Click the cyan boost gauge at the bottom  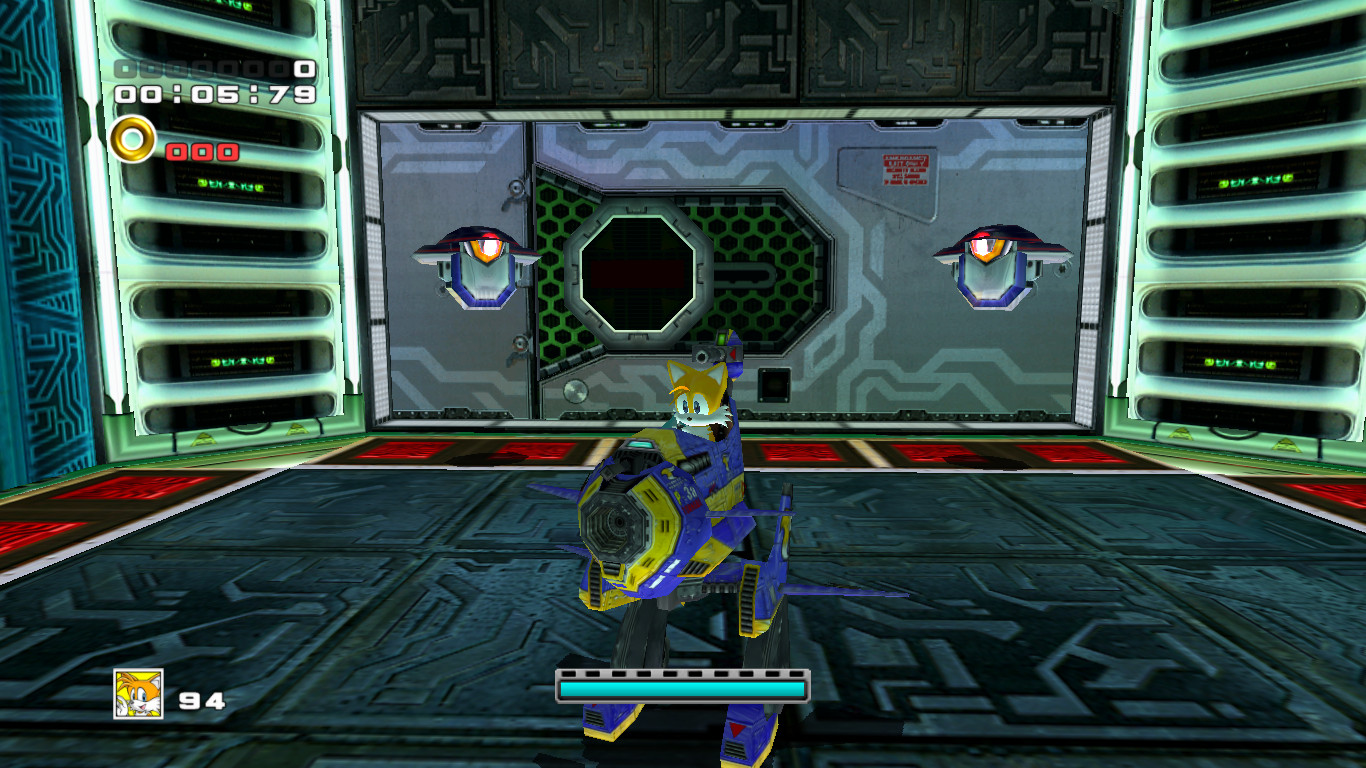click(x=682, y=689)
